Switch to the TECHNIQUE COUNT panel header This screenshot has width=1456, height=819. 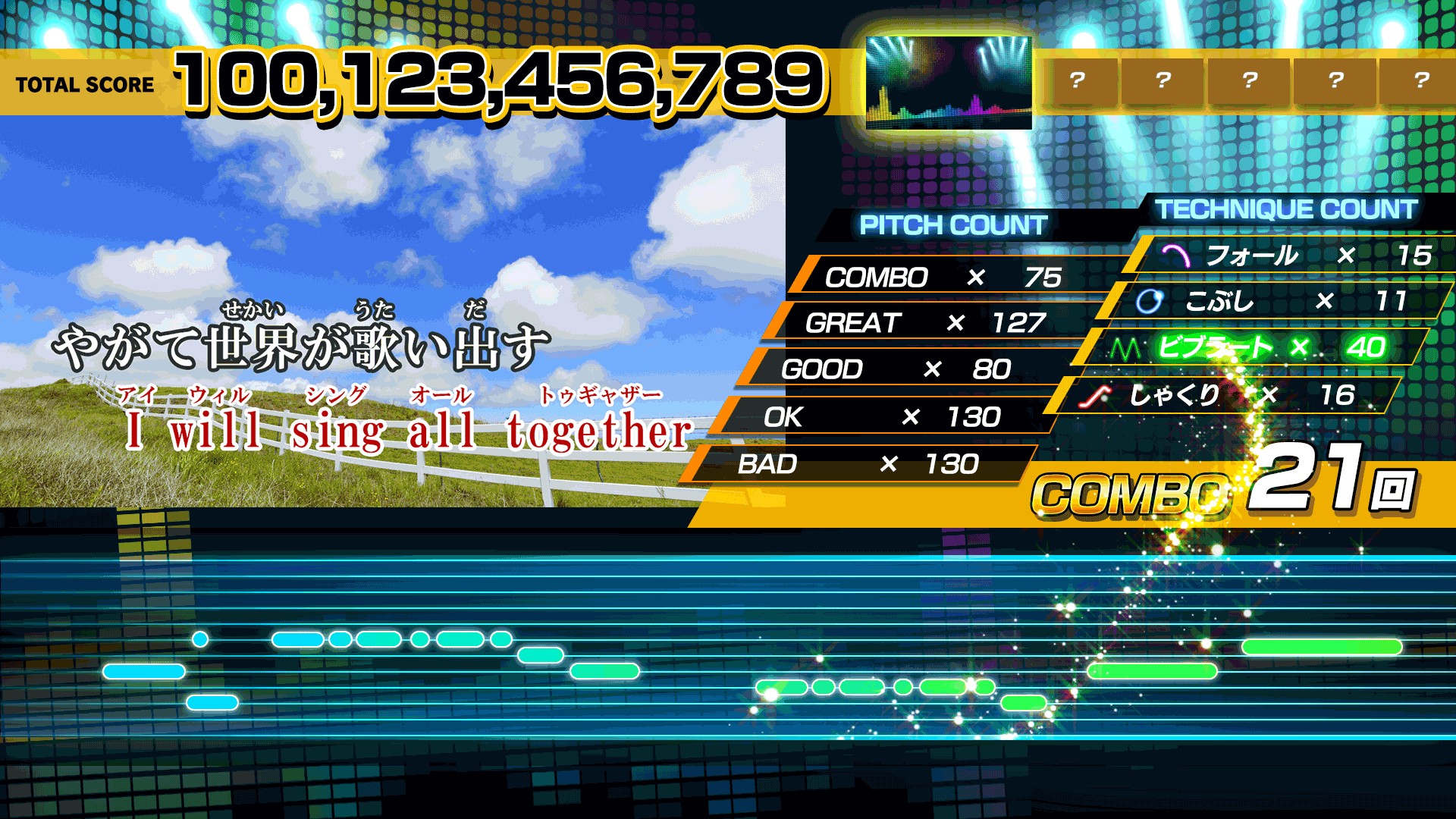(1286, 210)
